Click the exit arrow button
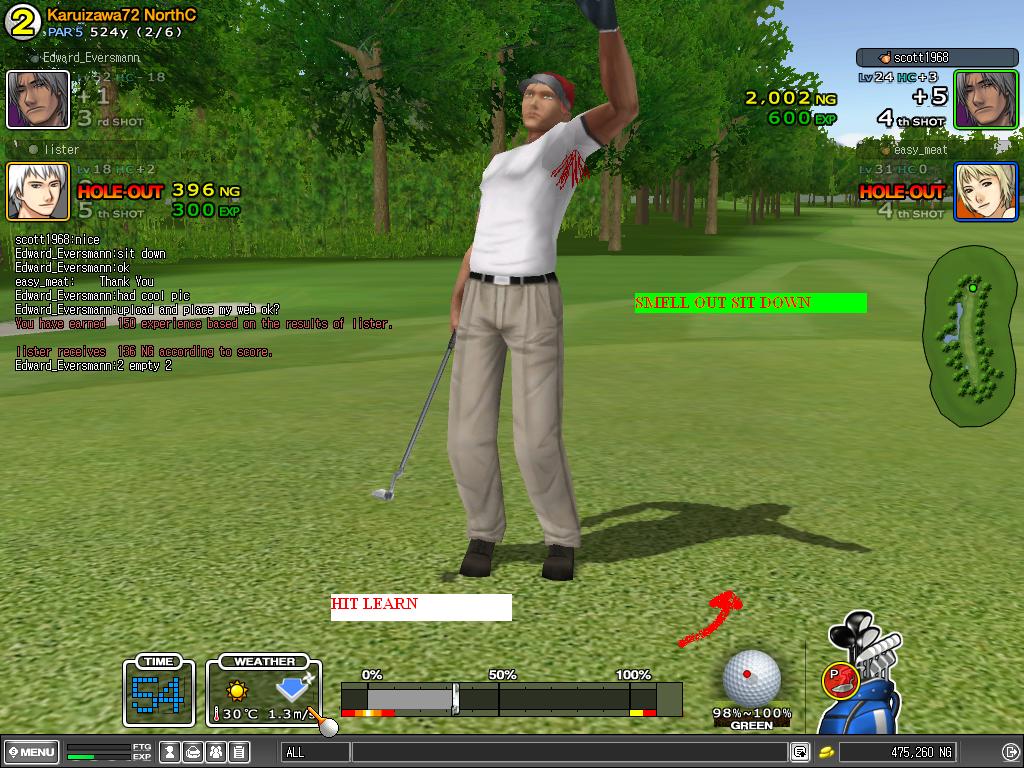 click(1010, 752)
